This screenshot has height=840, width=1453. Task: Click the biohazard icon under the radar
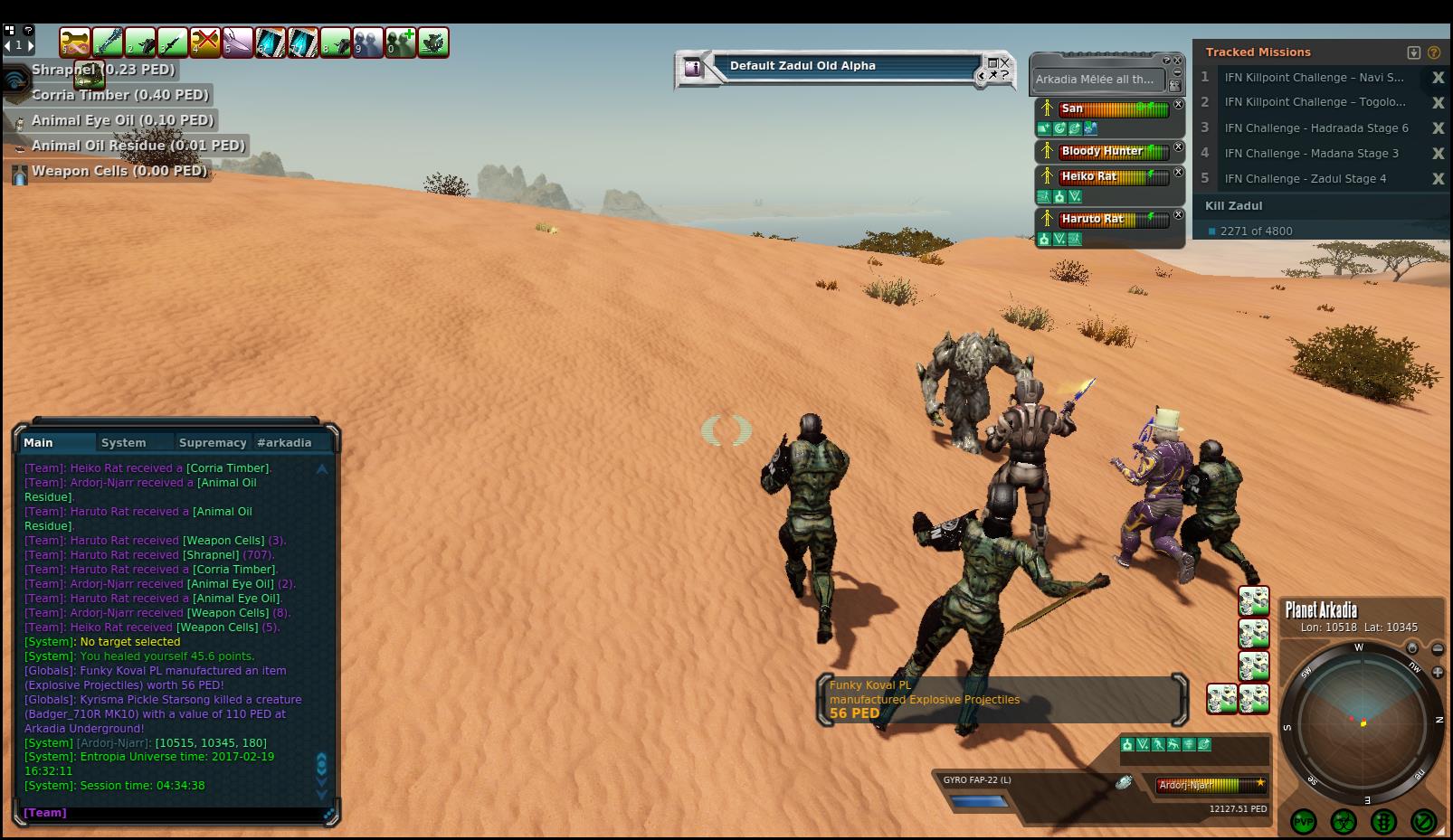[x=1344, y=821]
